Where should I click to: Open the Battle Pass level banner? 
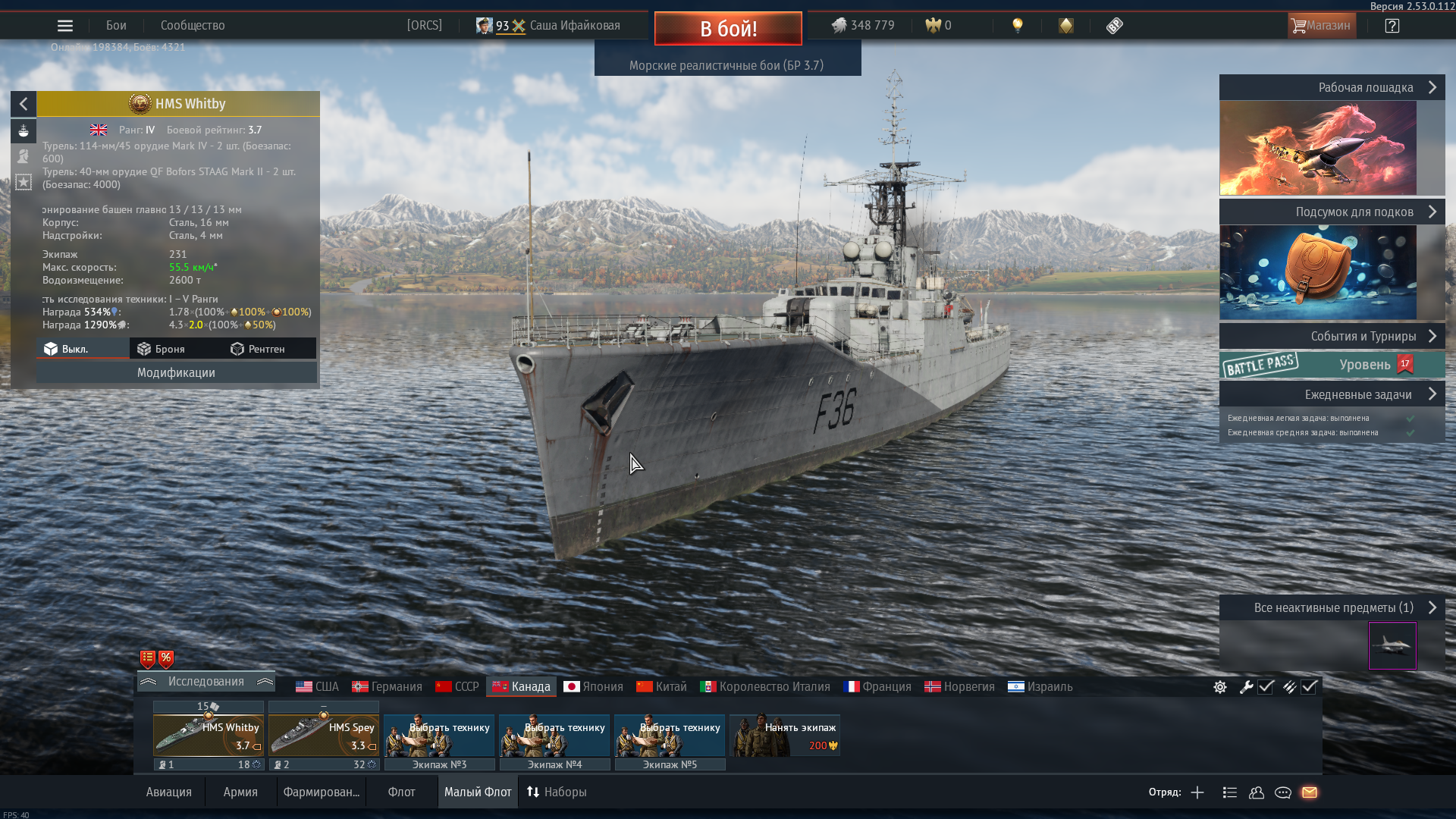point(1332,365)
